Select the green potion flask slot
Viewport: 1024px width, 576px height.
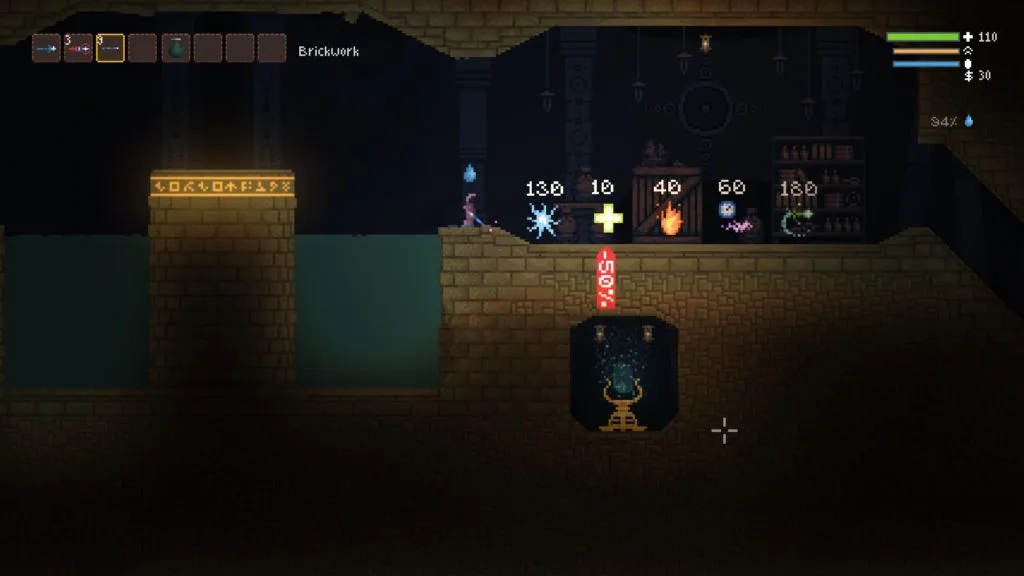(175, 48)
